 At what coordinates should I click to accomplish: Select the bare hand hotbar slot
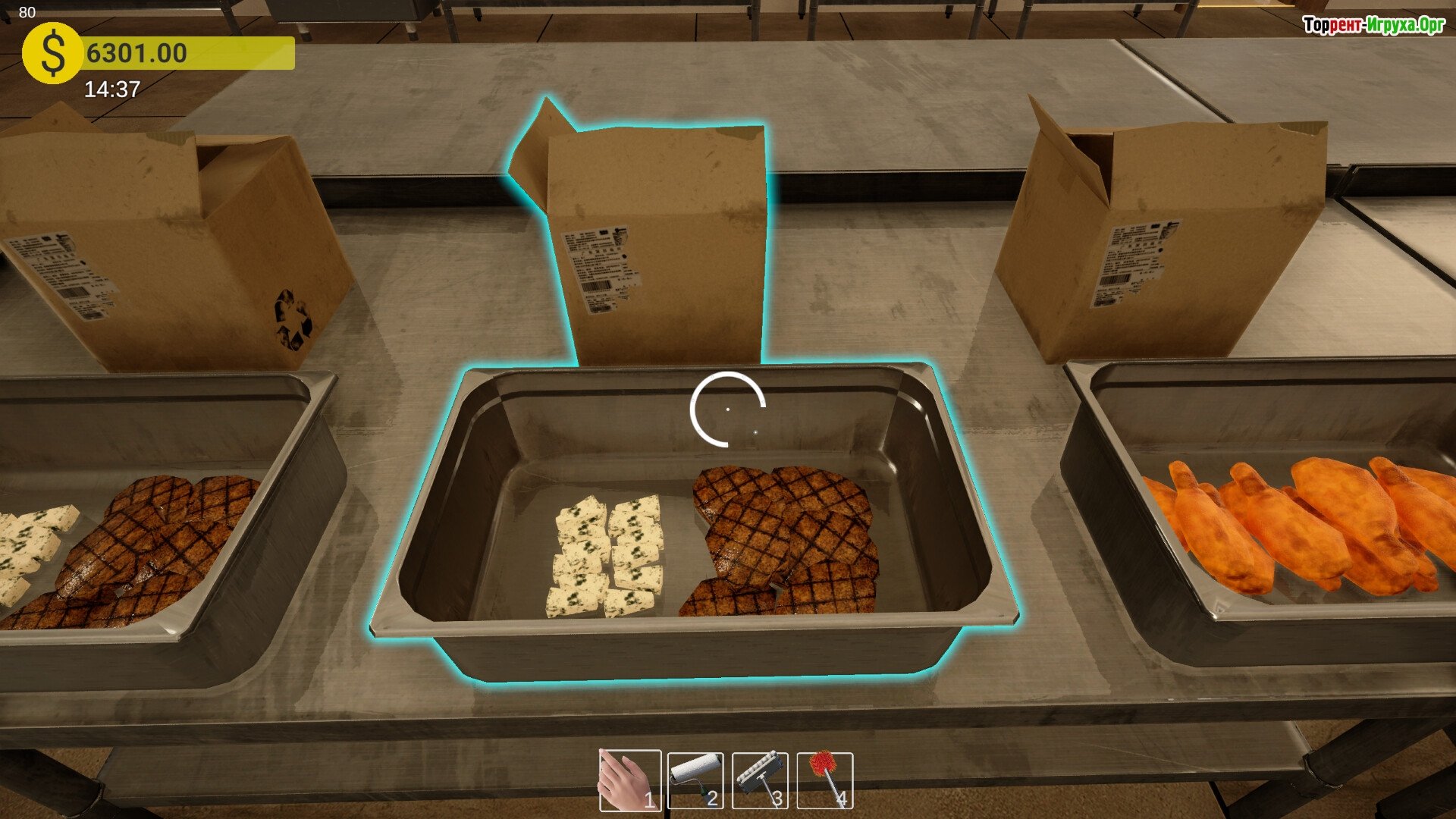629,780
